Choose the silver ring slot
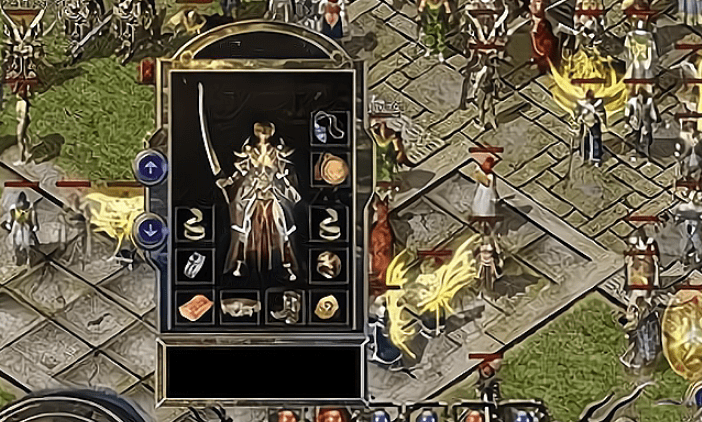Image resolution: width=702 pixels, height=422 pixels. coord(194,265)
